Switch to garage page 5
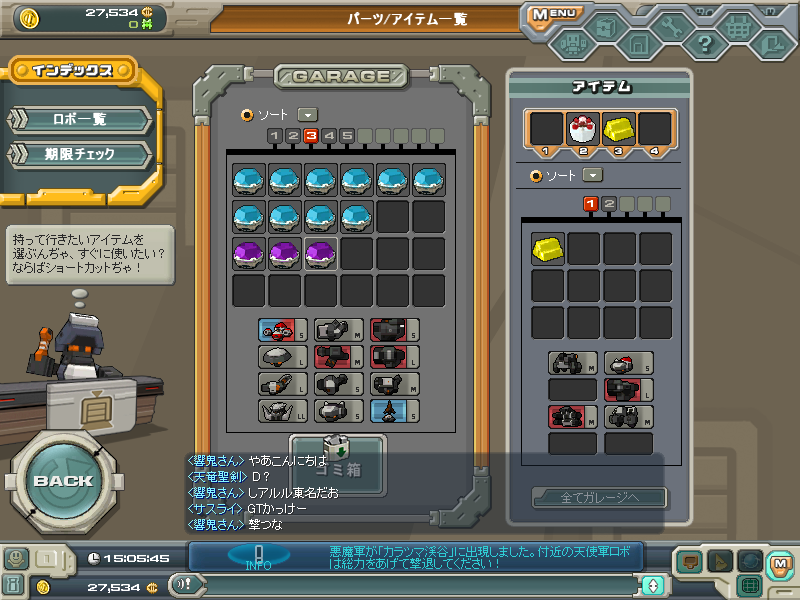The image size is (800, 600). [347, 136]
